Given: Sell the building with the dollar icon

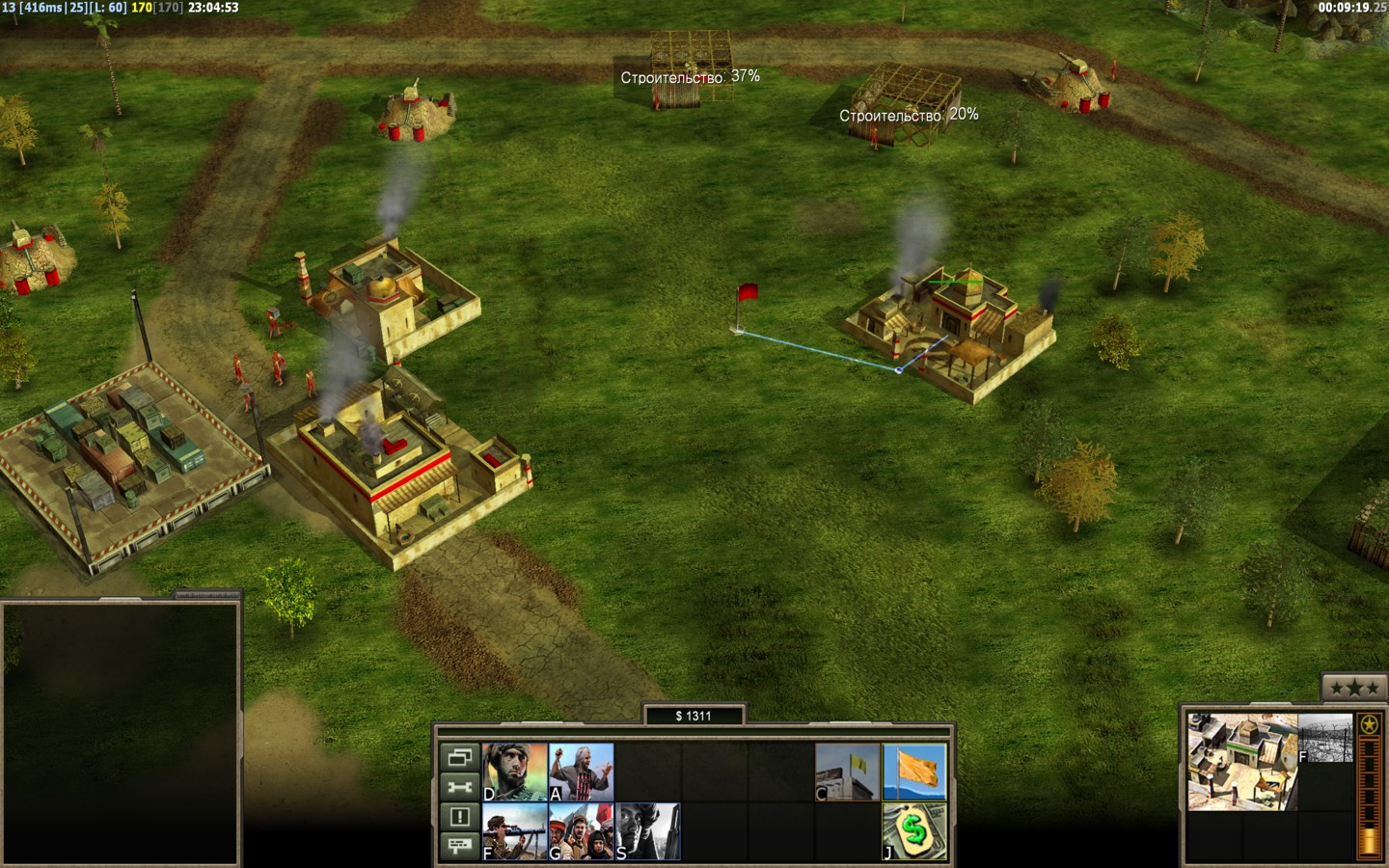Looking at the screenshot, I should (x=914, y=831).
